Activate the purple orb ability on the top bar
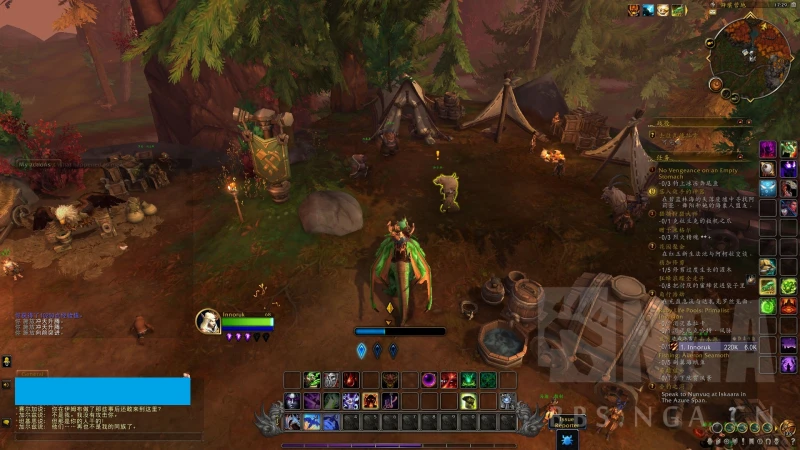The height and width of the screenshot is (450, 800). click(x=430, y=380)
